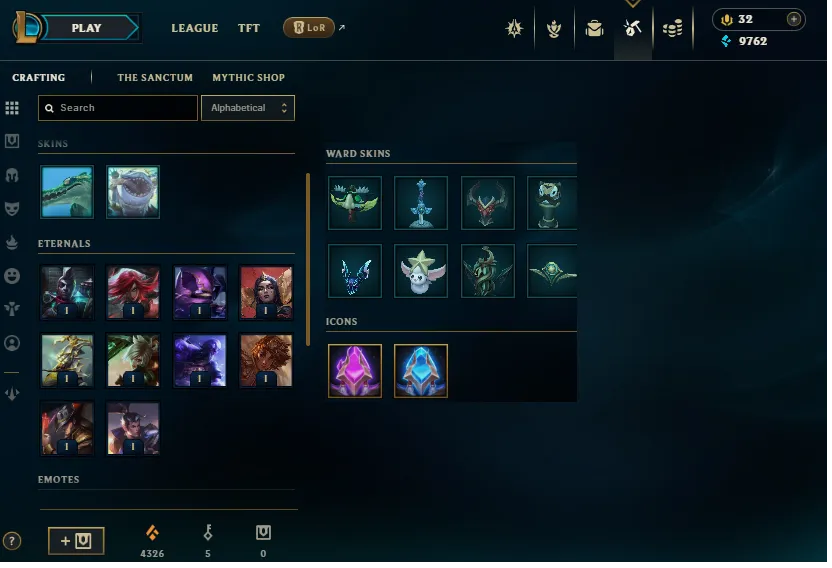Go to the Mythic Shop tab

tap(248, 77)
